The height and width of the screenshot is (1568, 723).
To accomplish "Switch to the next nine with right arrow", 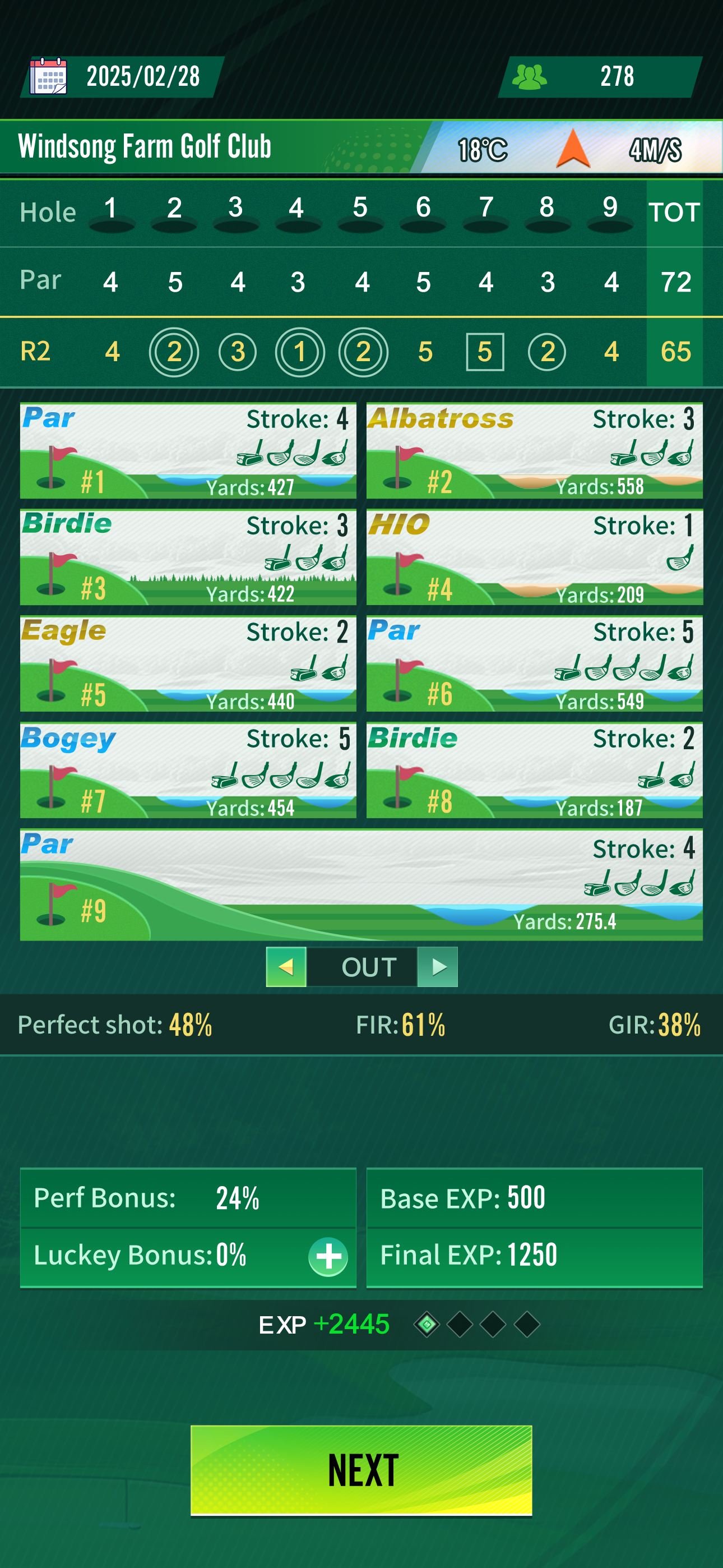I will point(438,967).
